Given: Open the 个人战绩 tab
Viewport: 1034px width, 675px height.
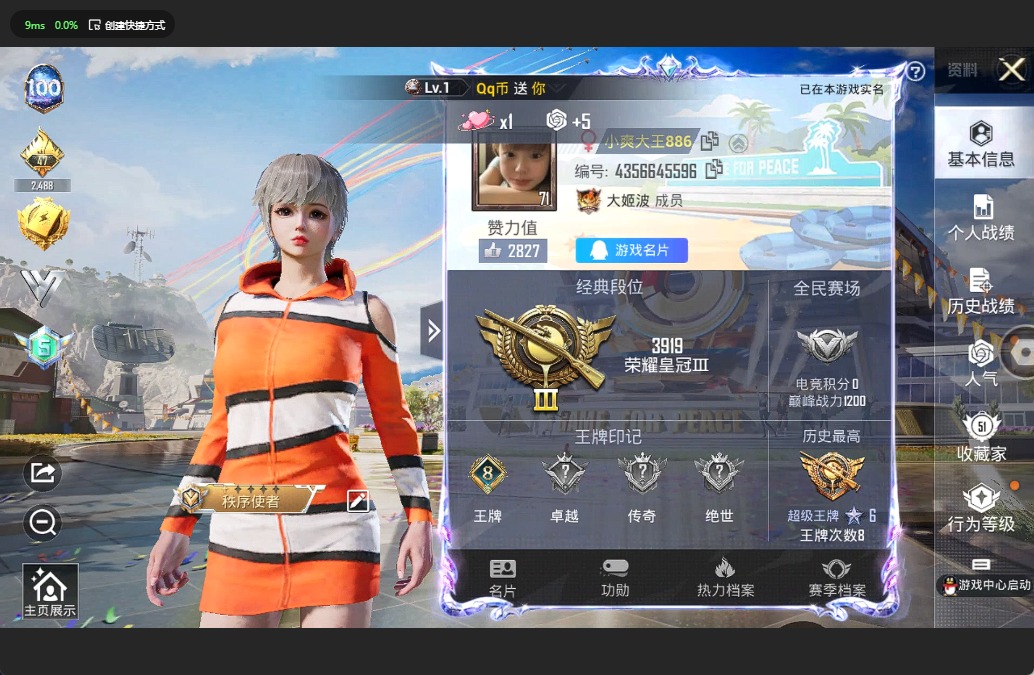Looking at the screenshot, I should coord(980,217).
